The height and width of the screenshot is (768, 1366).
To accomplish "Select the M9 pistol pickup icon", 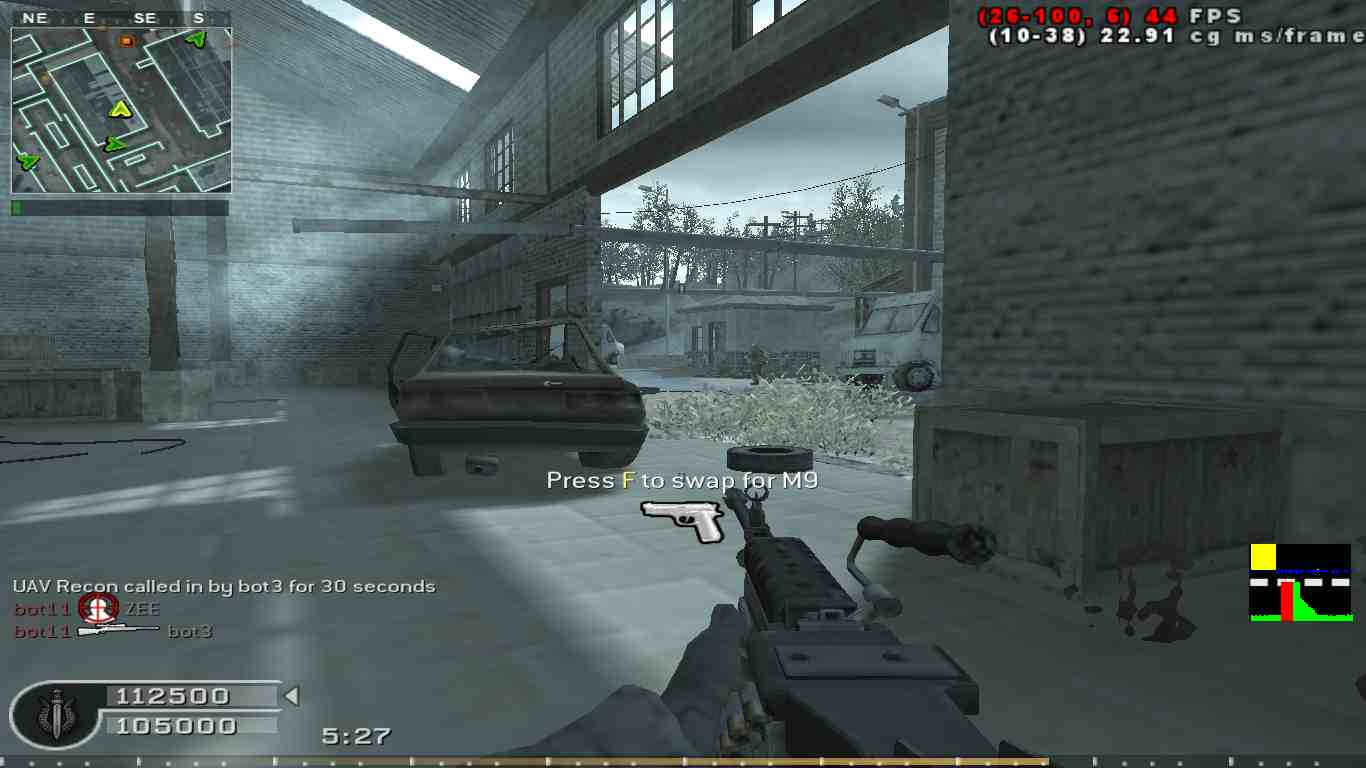I will 683,520.
